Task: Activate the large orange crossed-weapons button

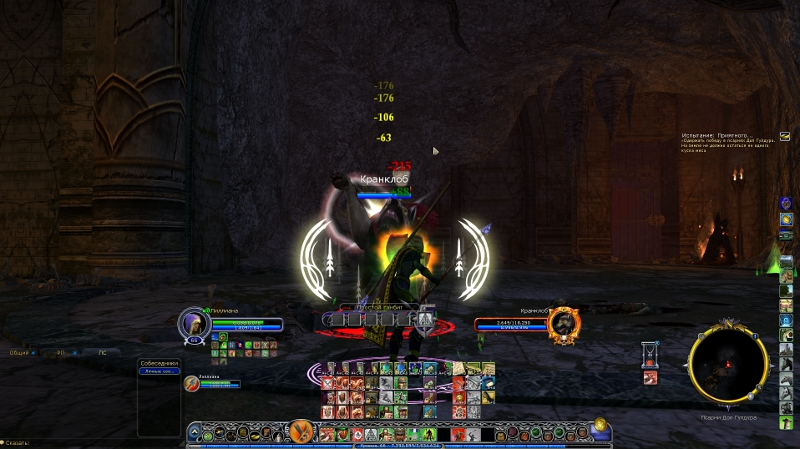Action: point(298,432)
